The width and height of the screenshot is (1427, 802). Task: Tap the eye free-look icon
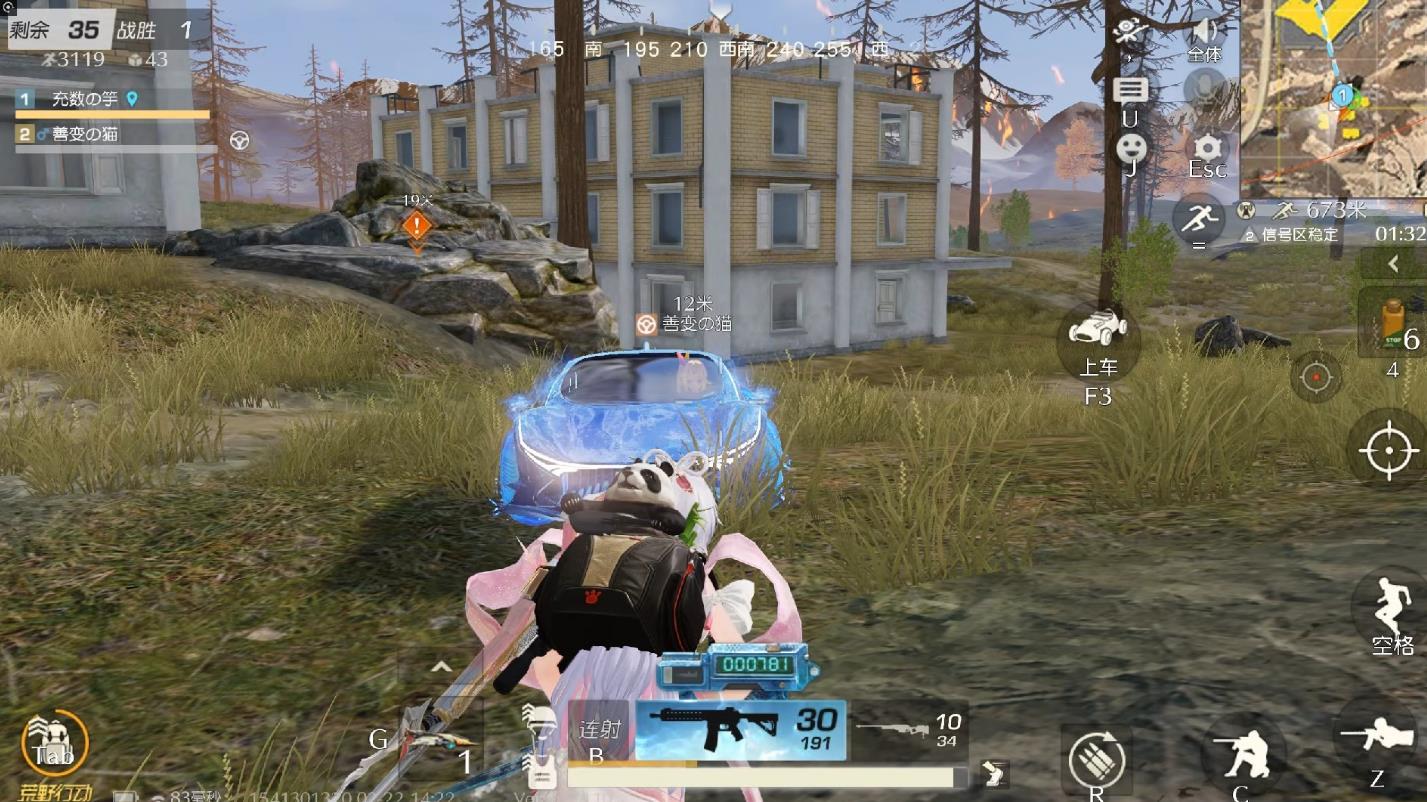pos(1130,32)
